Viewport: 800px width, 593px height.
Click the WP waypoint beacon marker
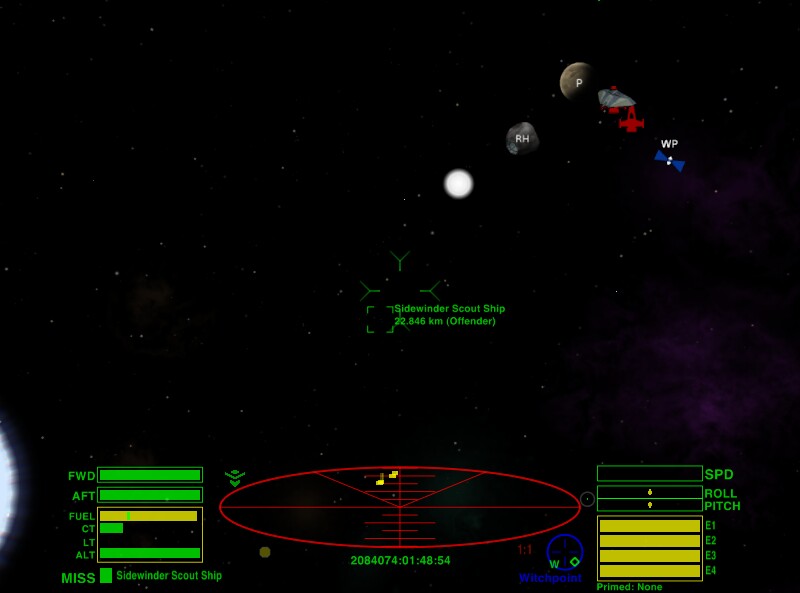click(669, 158)
